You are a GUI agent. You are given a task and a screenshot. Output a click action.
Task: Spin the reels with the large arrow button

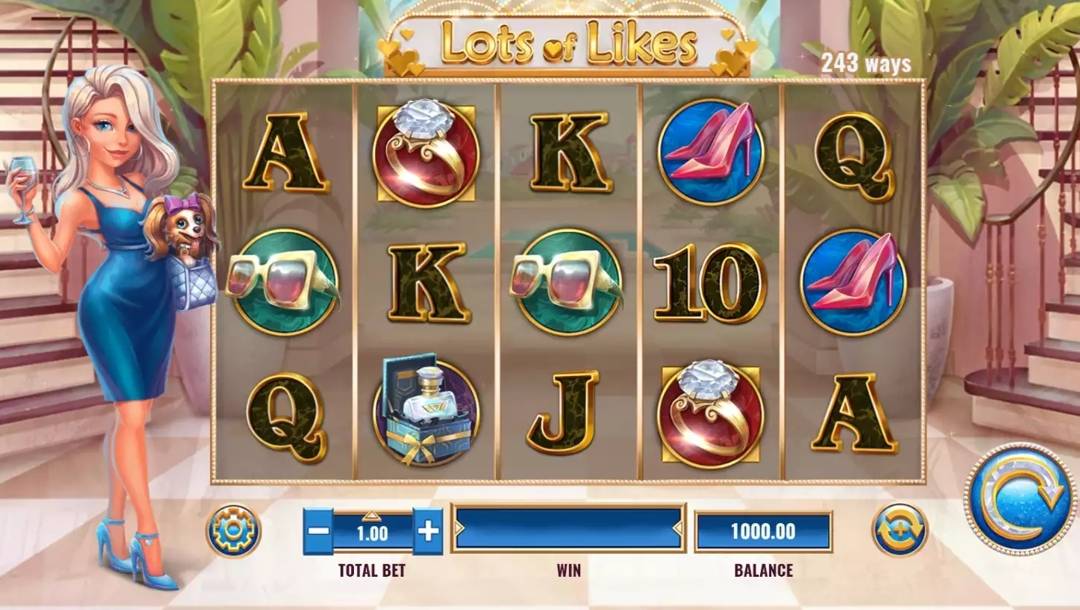(x=1020, y=498)
